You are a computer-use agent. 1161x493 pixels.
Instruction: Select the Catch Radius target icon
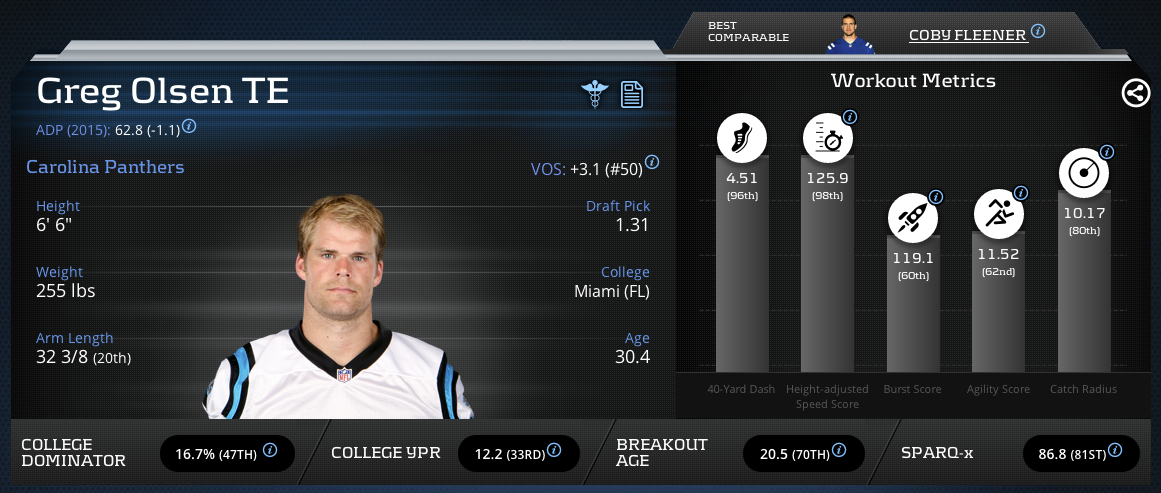point(1084,174)
